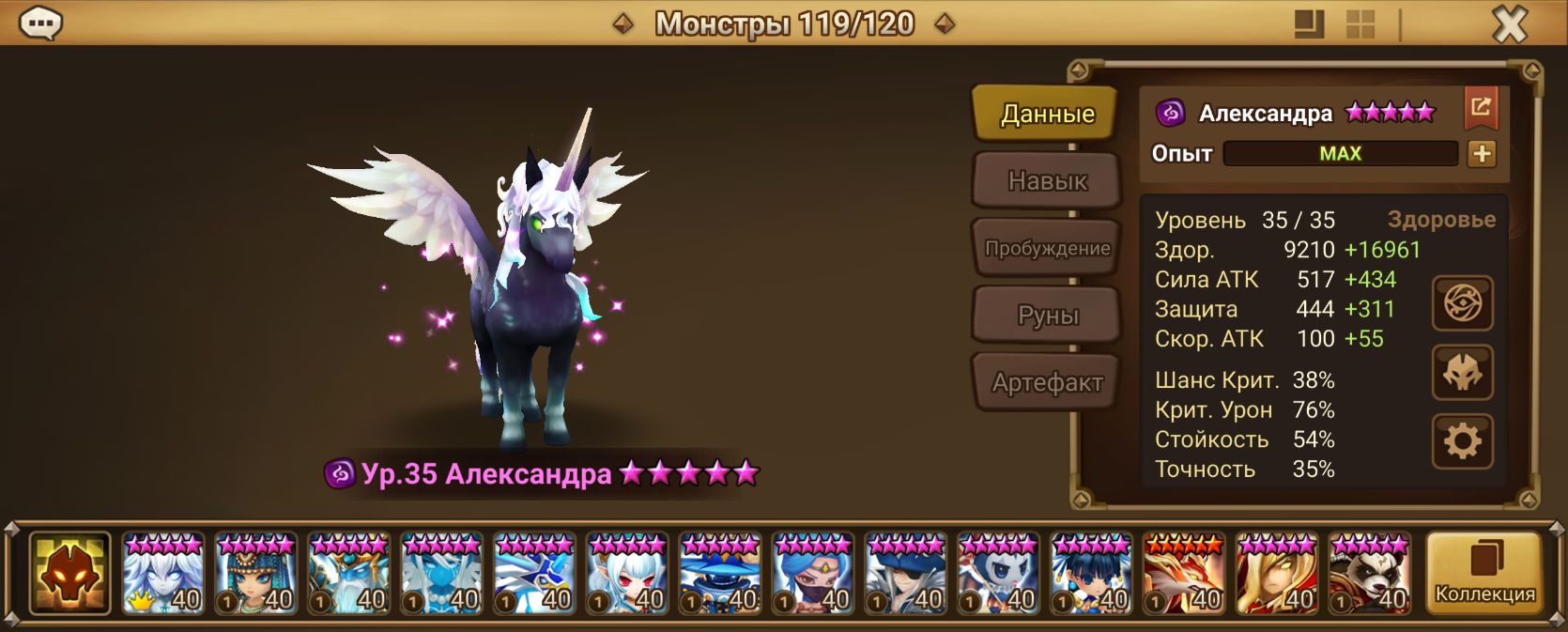Screen dimensions: 1568x632
Task: Open the Коллекция button
Action: tap(1483, 573)
